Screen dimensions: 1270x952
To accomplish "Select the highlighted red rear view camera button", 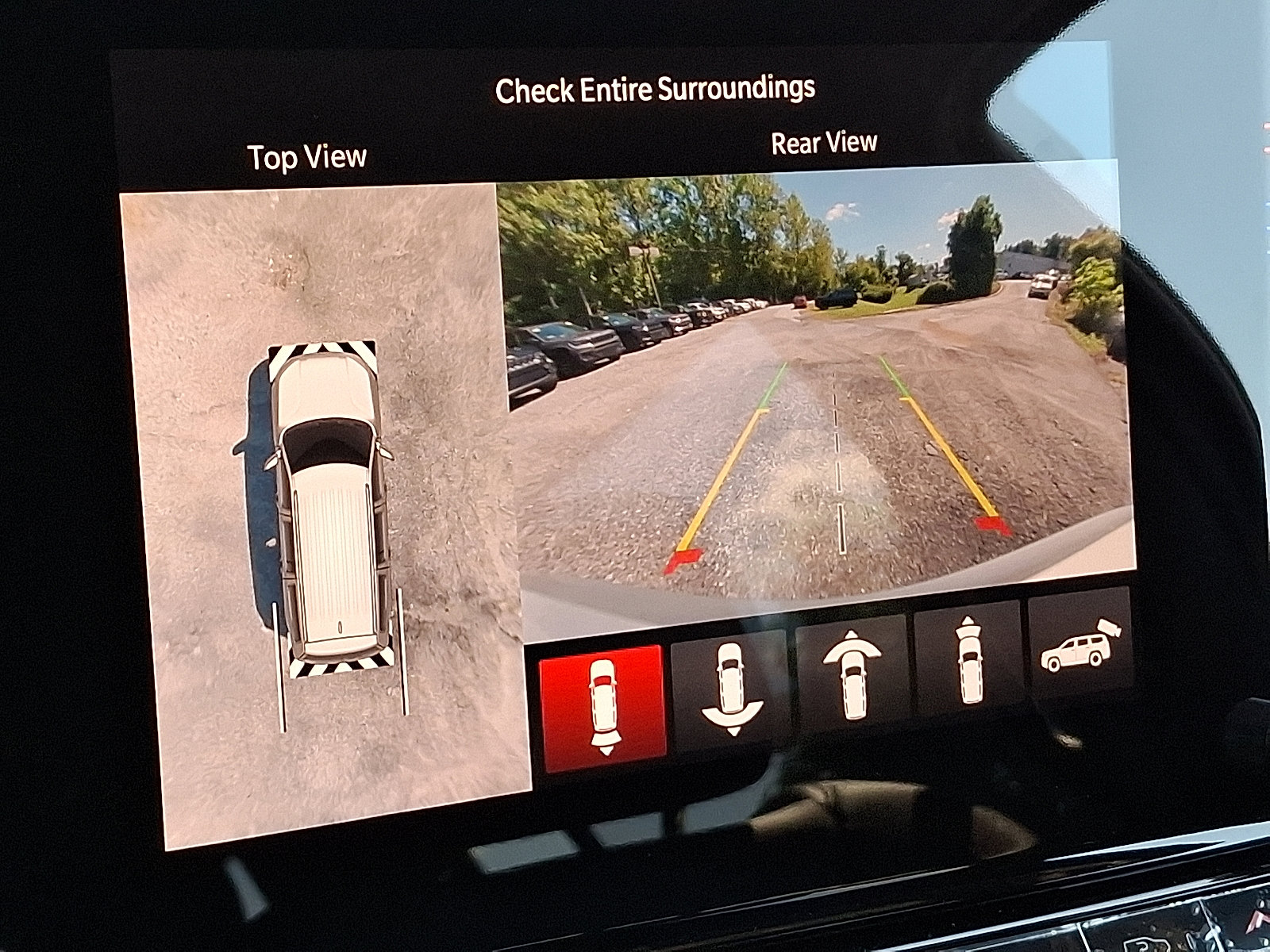I will 602,708.
